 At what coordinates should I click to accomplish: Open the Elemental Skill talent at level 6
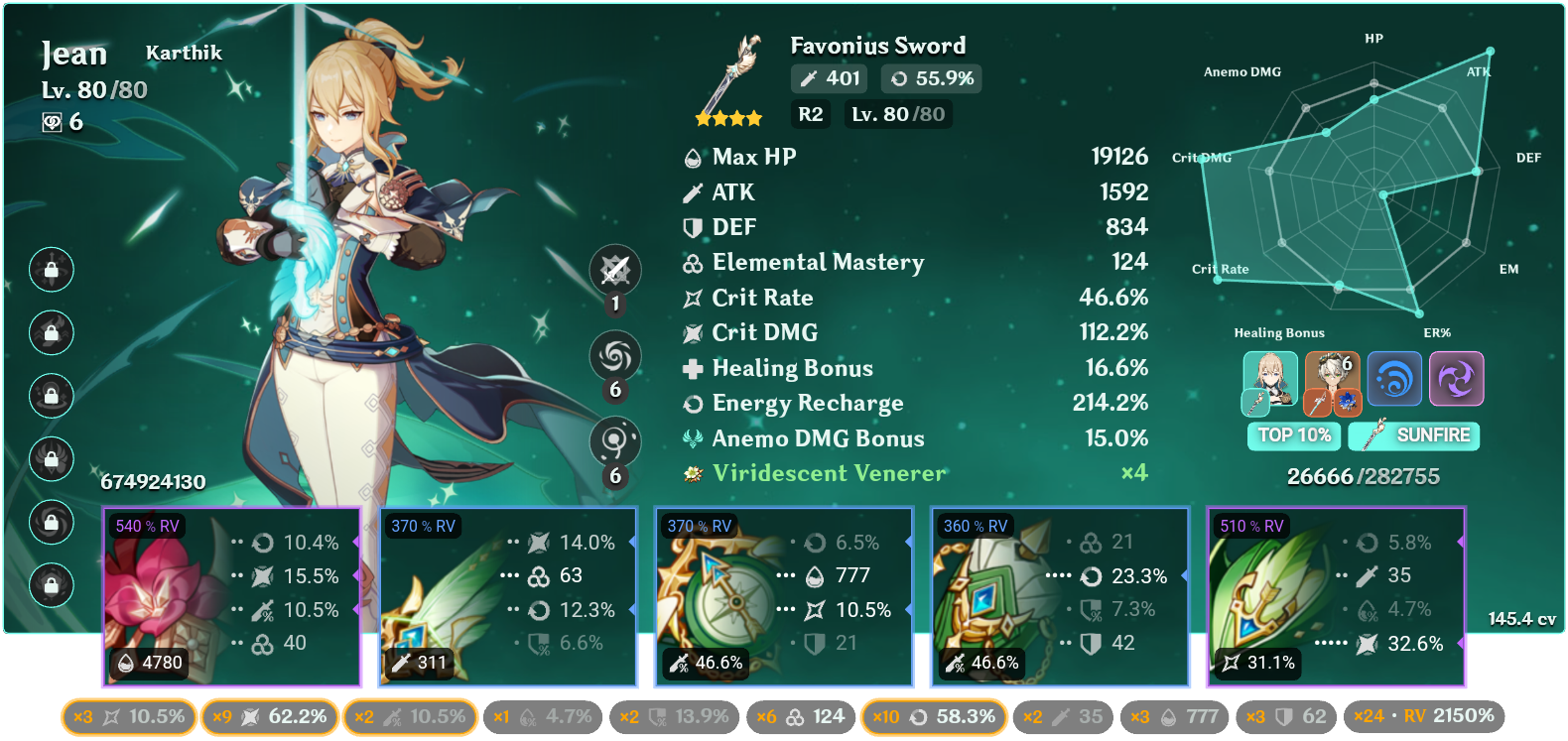[615, 357]
